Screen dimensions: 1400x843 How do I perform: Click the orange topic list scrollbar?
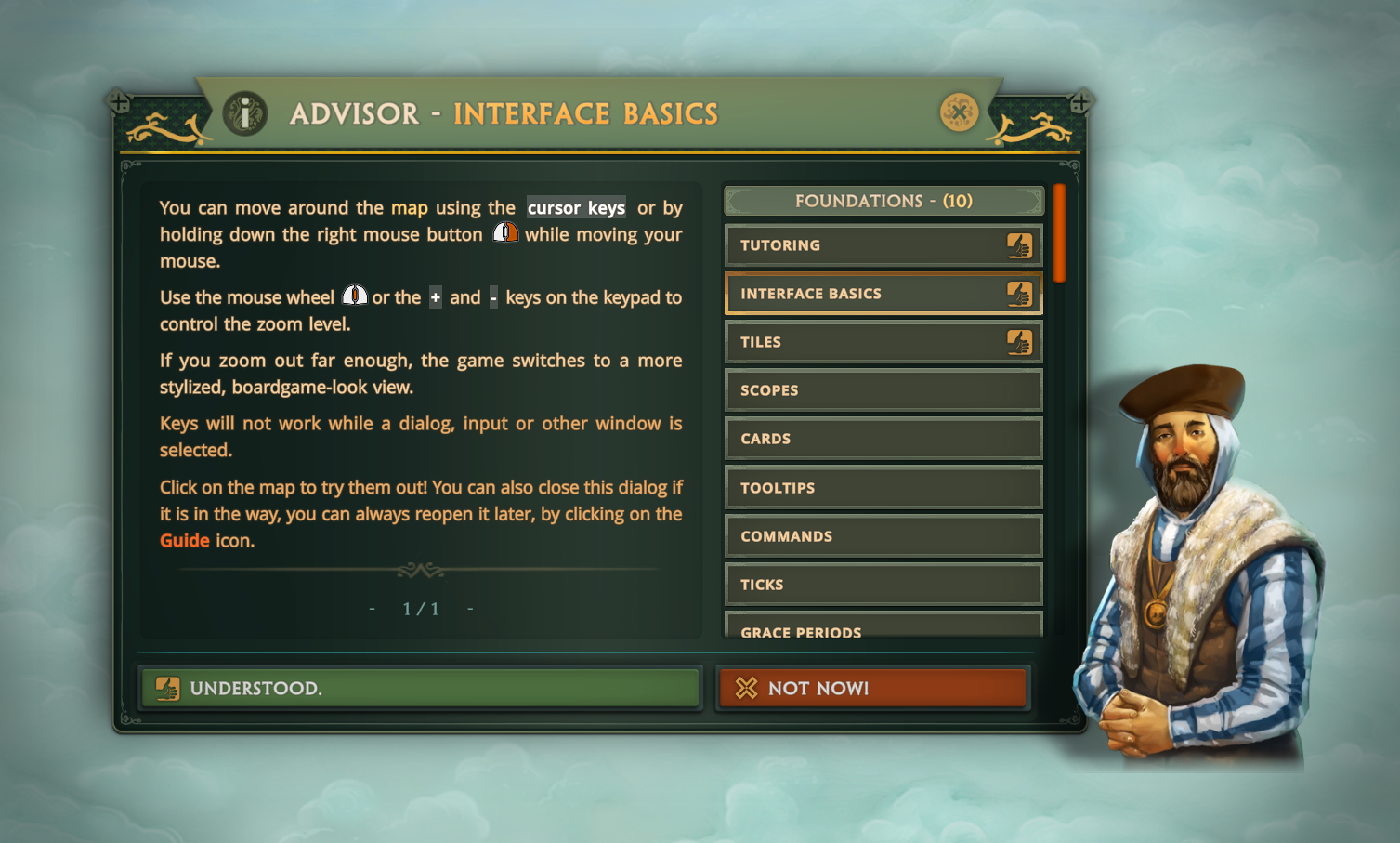(1059, 233)
